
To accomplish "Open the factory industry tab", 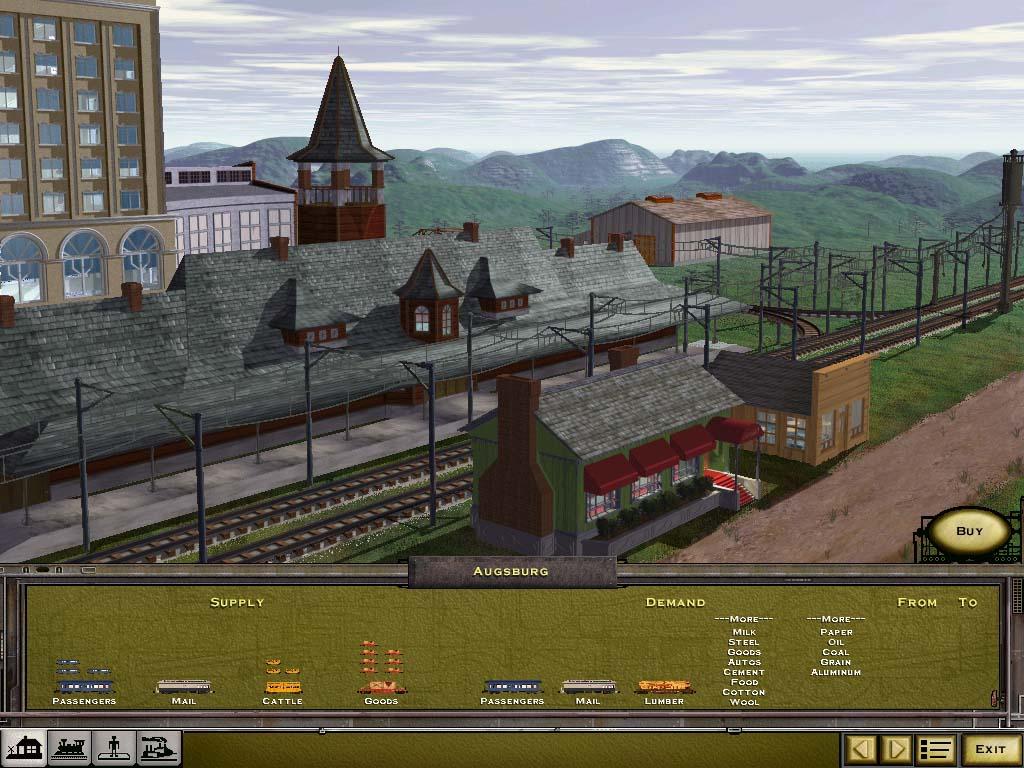I will tap(159, 748).
